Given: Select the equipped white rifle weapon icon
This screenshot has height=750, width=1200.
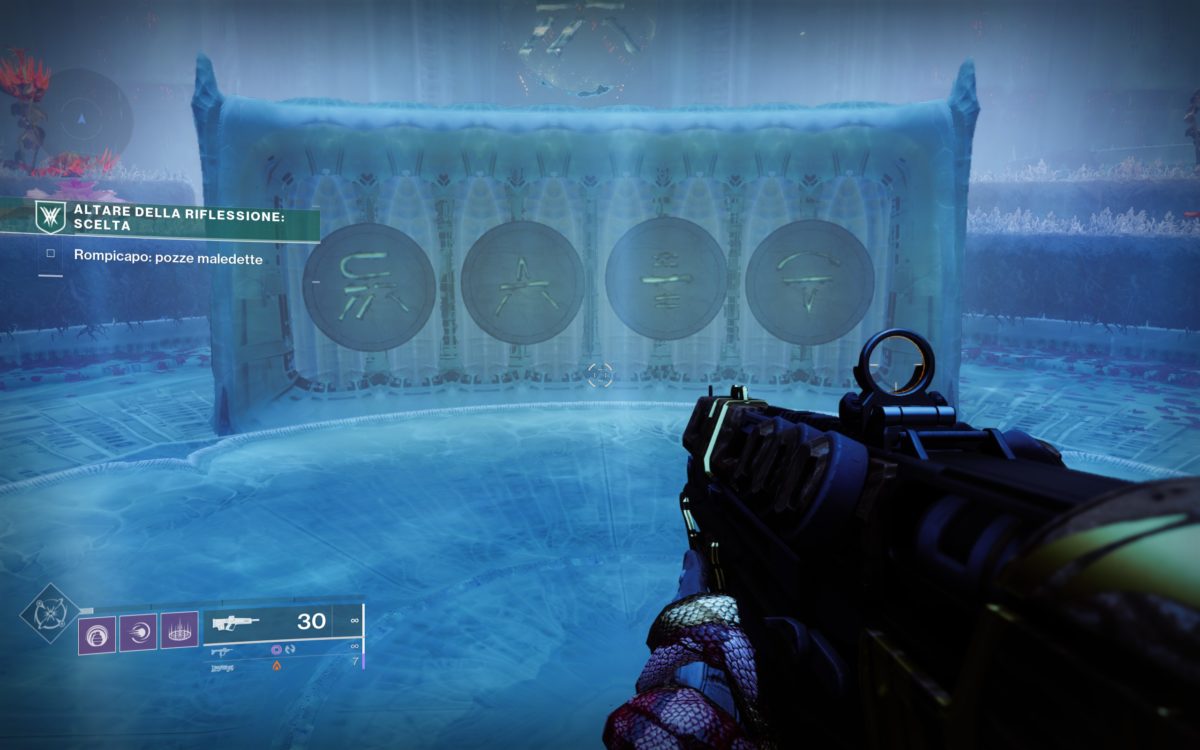Looking at the screenshot, I should [236, 622].
